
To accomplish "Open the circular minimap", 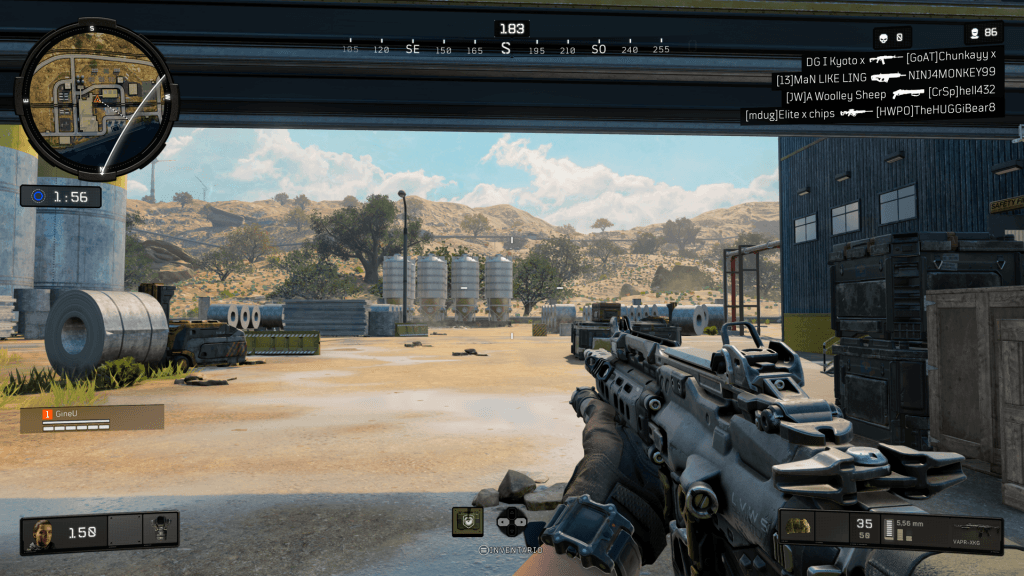I will coord(96,99).
